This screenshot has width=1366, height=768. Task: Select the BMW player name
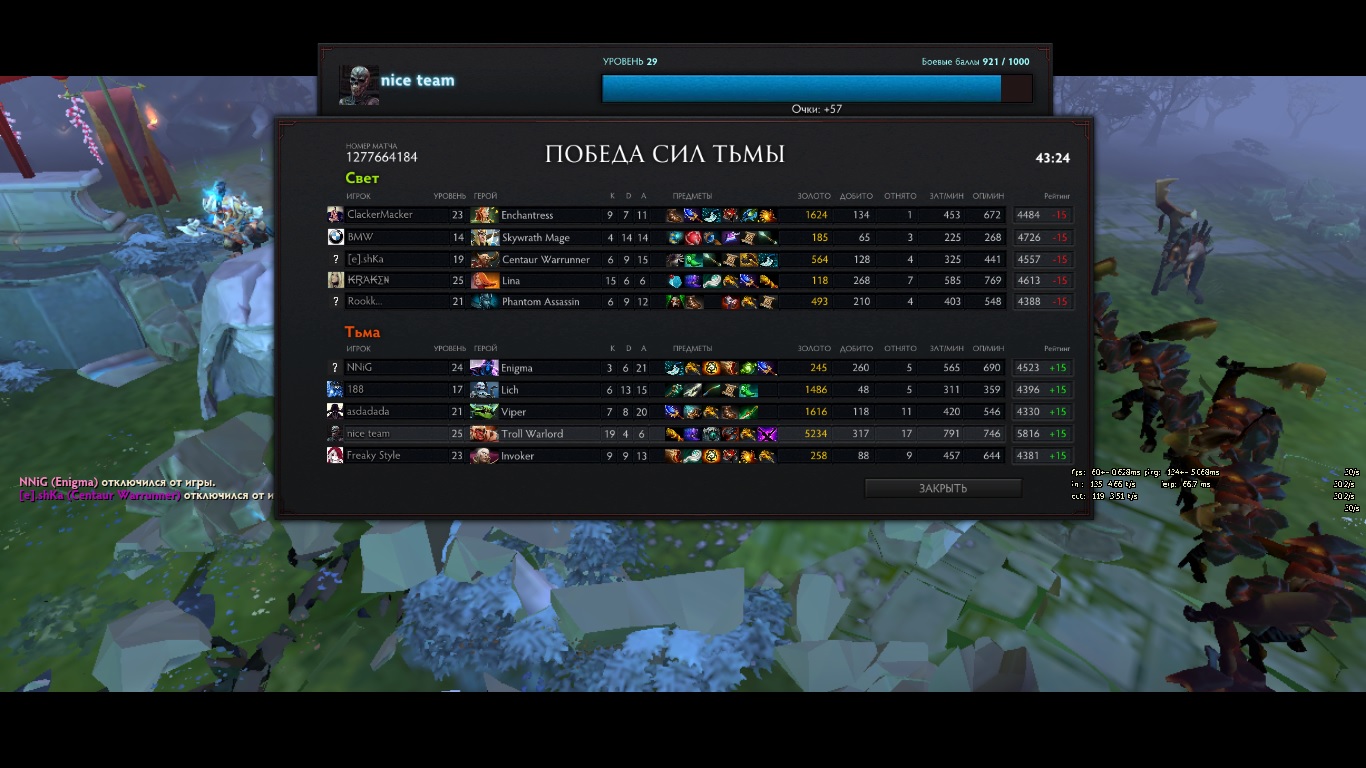pyautogui.click(x=359, y=238)
